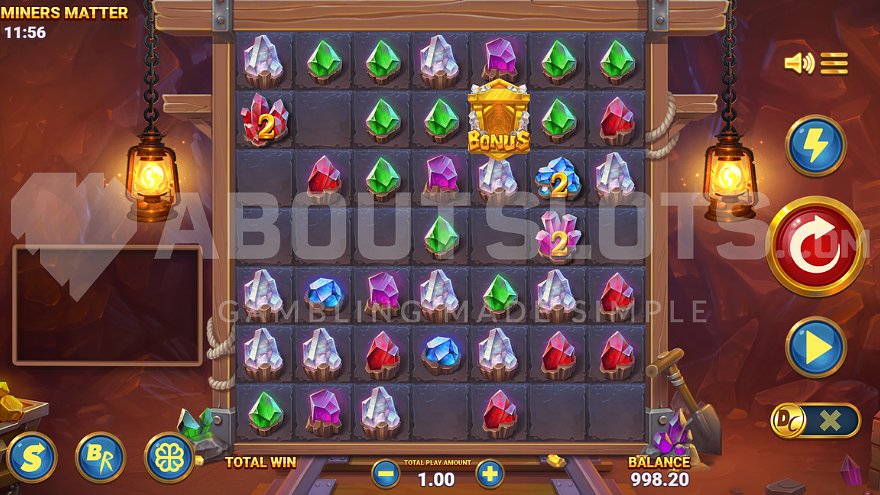880x495 pixels.
Task: Increase total play amount with plus
Action: [x=489, y=473]
